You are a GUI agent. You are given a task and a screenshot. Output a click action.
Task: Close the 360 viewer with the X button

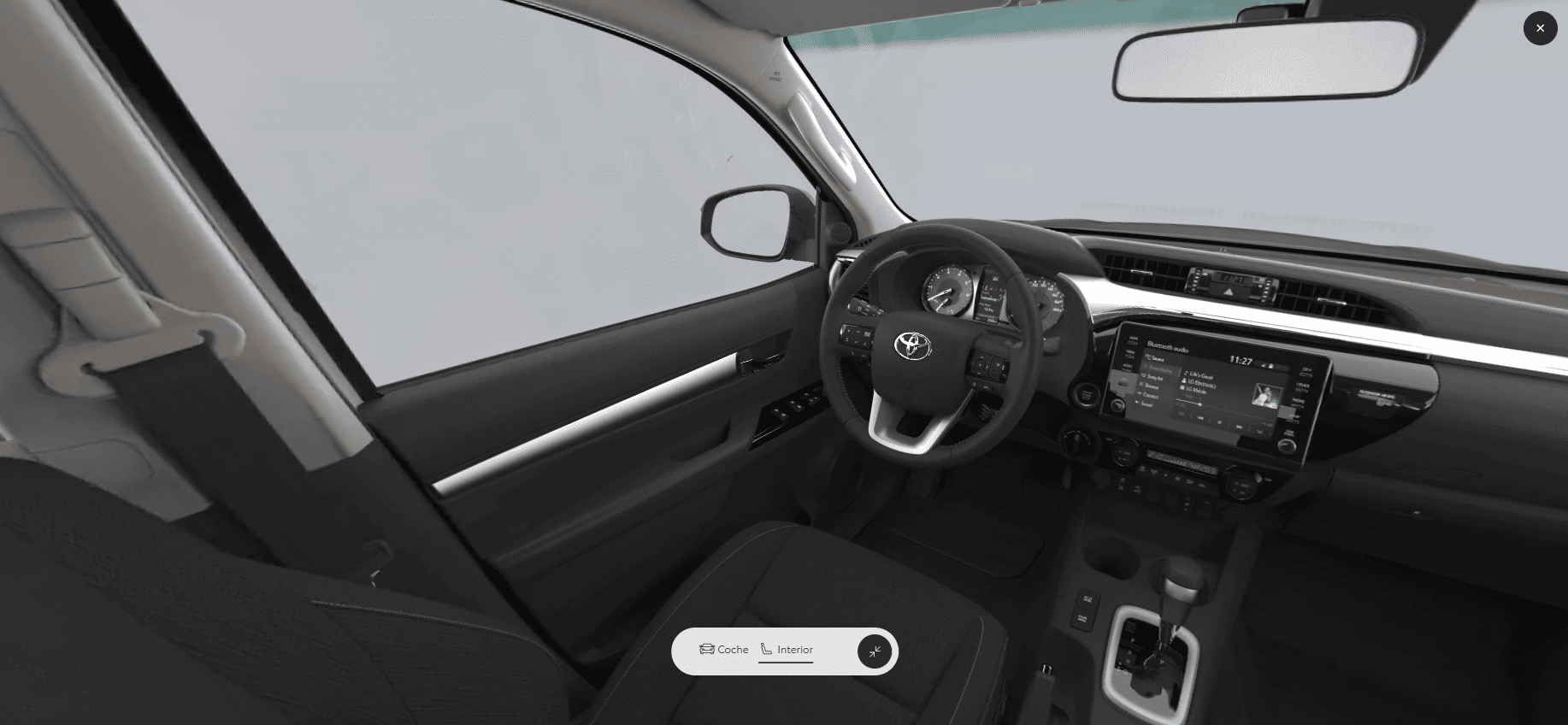pyautogui.click(x=1540, y=28)
